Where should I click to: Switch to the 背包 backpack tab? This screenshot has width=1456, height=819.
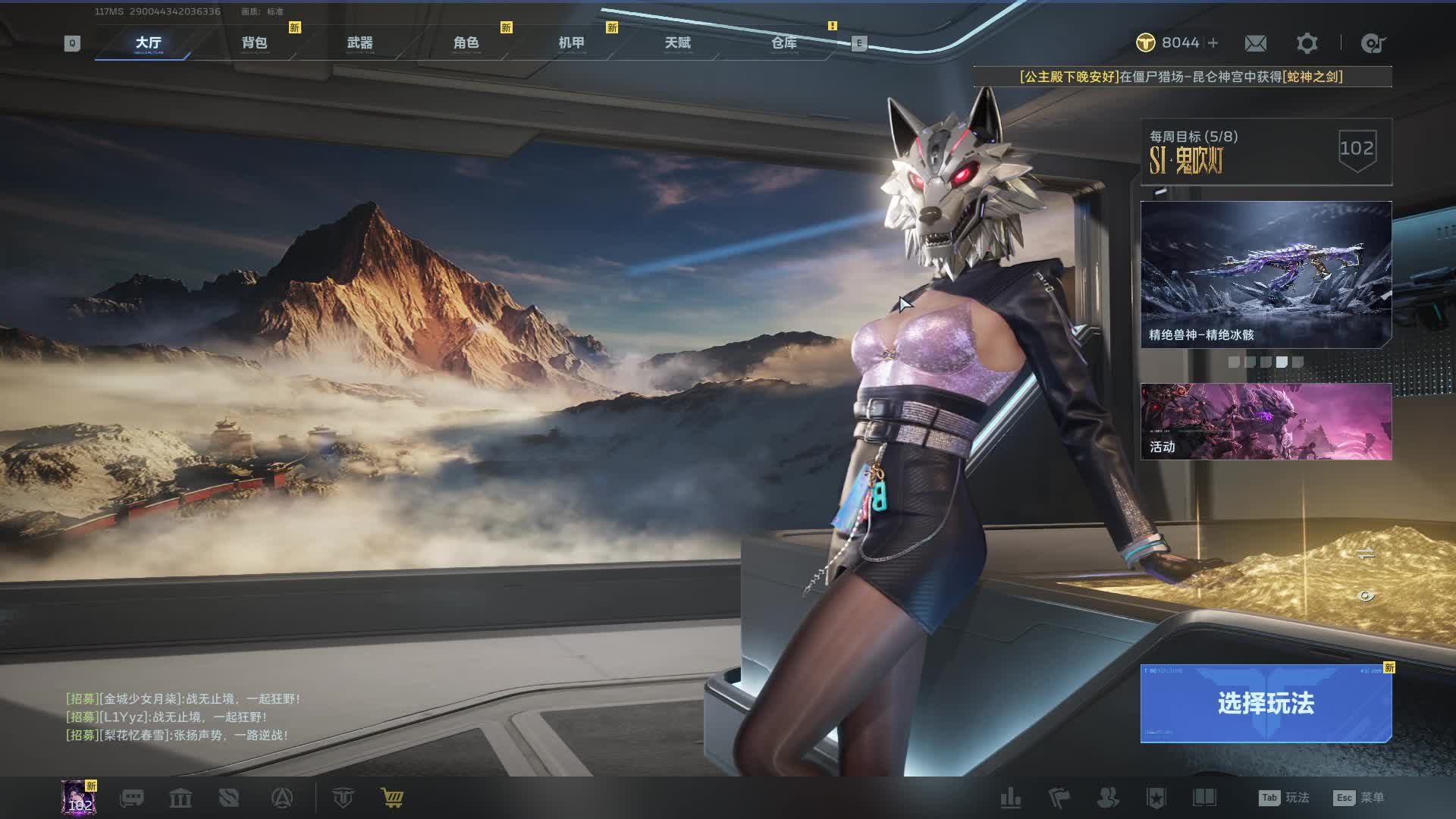pos(254,43)
